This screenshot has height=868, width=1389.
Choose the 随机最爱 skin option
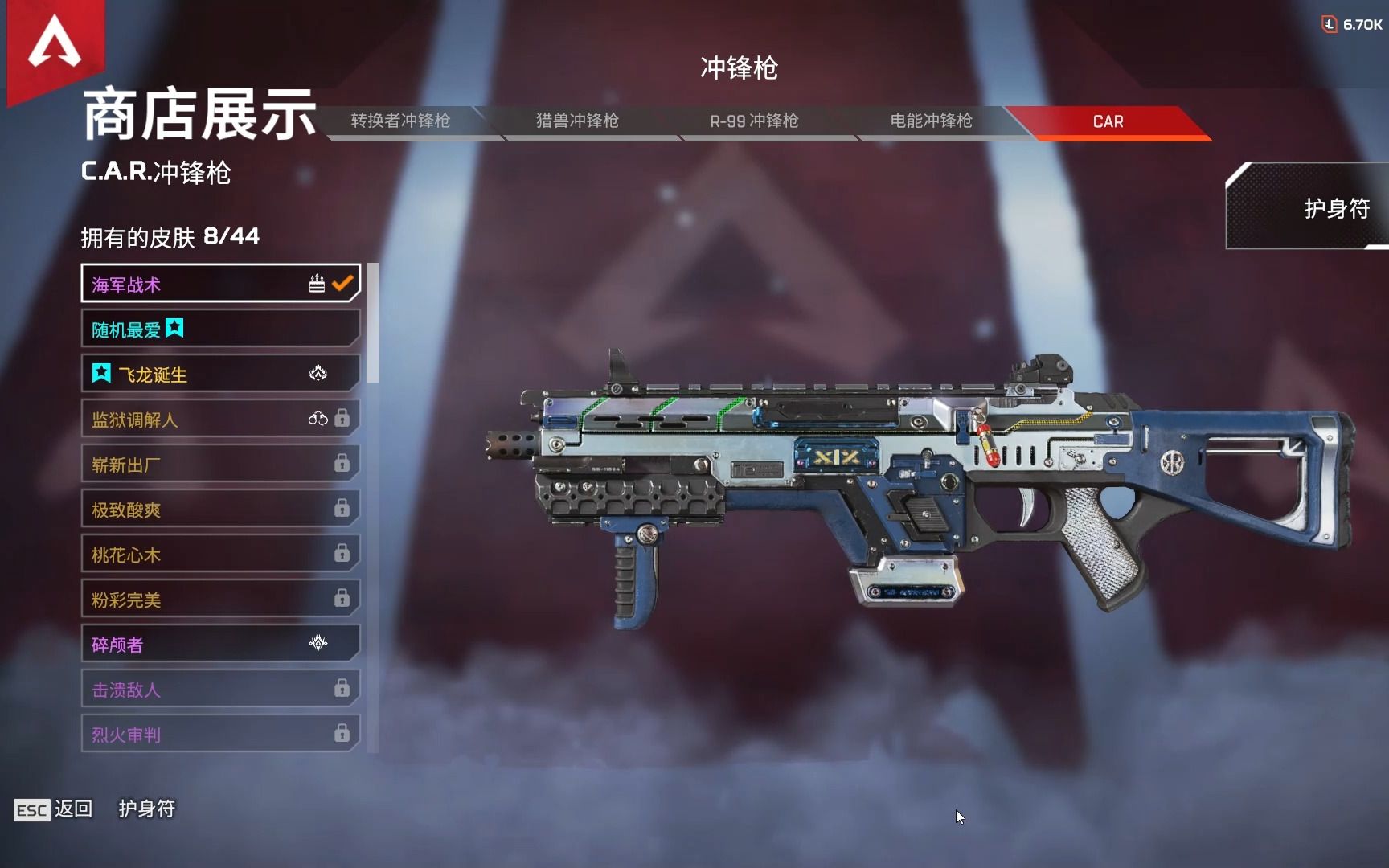(219, 329)
